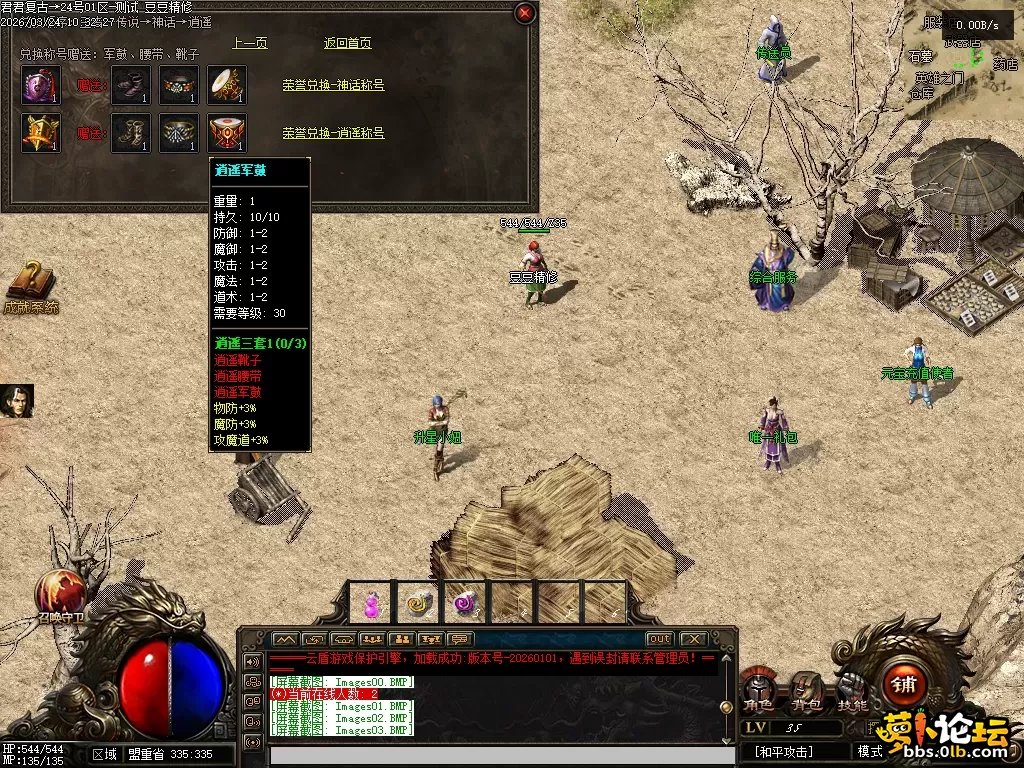Click the chat message input field
The height and width of the screenshot is (768, 1024).
[x=488, y=755]
